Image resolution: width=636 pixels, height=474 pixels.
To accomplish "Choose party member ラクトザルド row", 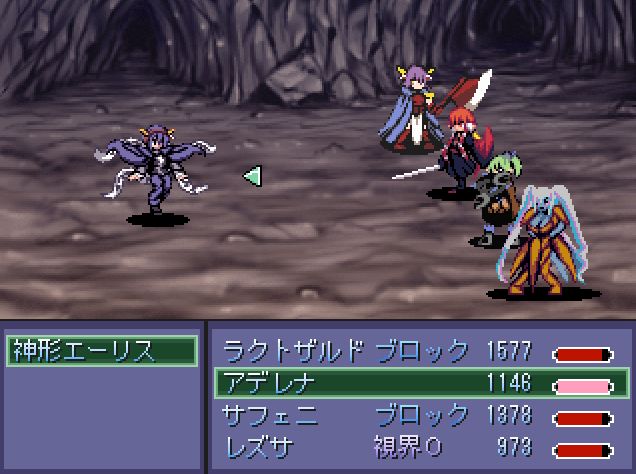I will (418, 351).
